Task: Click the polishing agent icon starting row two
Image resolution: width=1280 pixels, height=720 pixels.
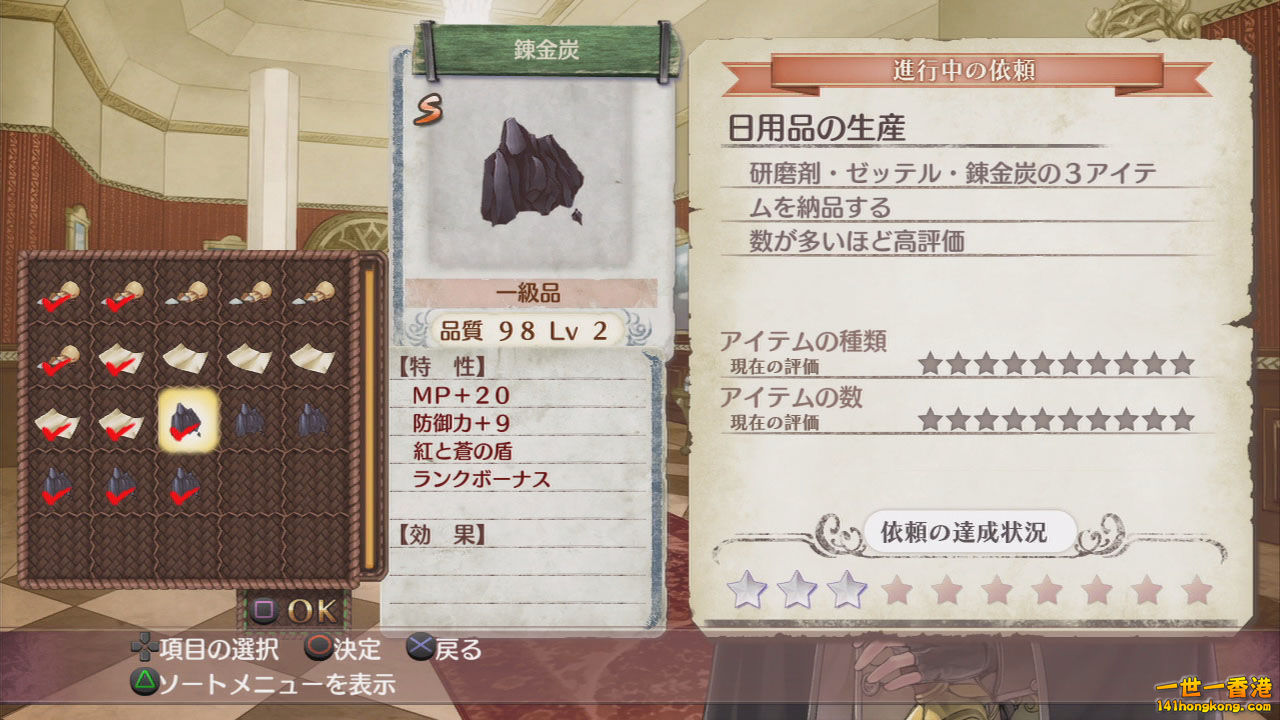Action: [x=58, y=360]
